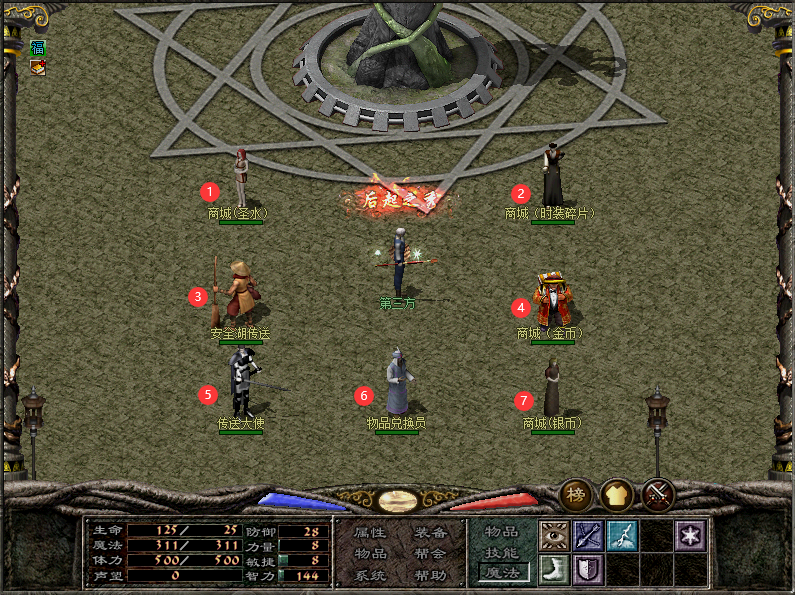The height and width of the screenshot is (595, 795).
Task: Open the 帮会 guild menu
Action: (430, 554)
